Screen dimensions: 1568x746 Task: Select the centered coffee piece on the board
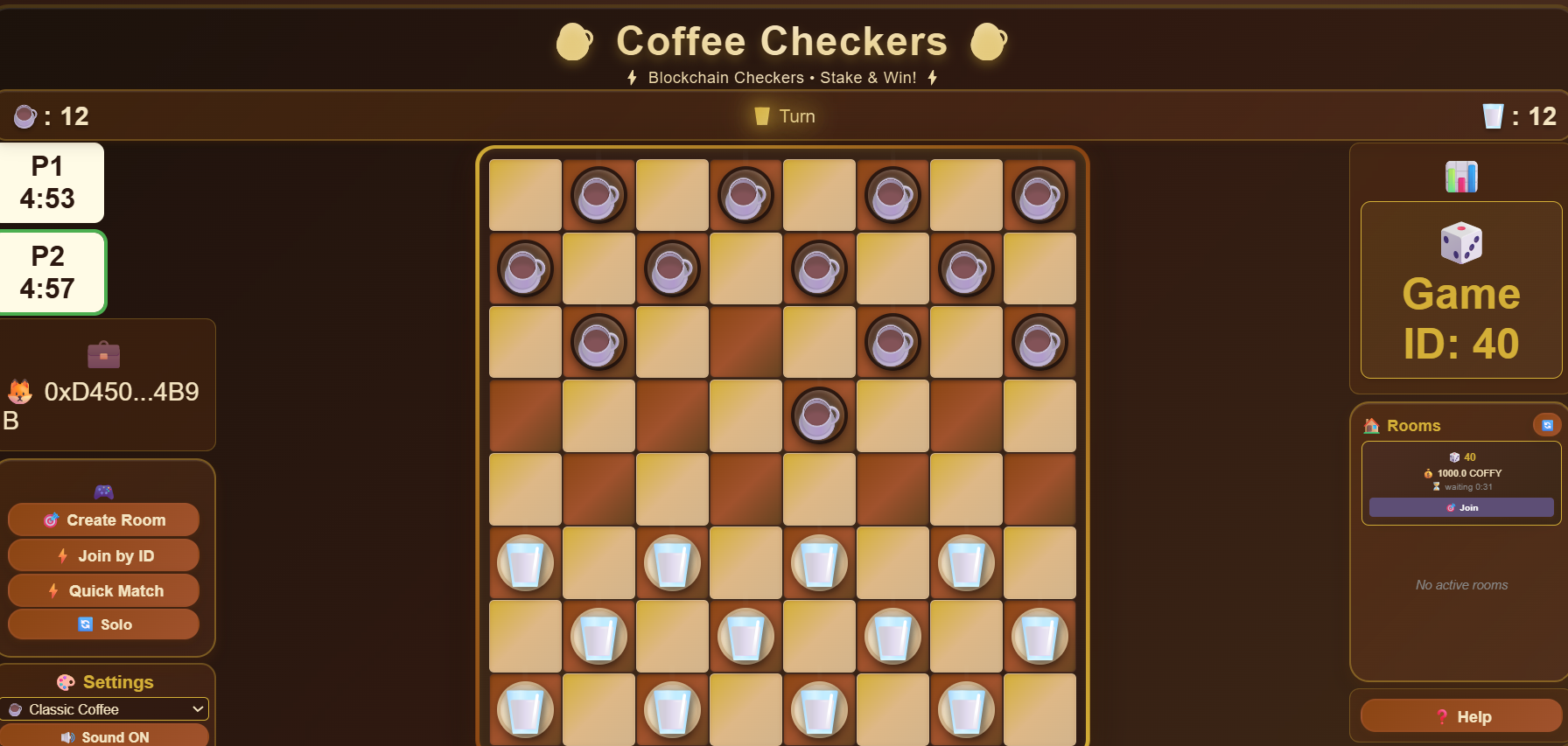pyautogui.click(x=819, y=416)
